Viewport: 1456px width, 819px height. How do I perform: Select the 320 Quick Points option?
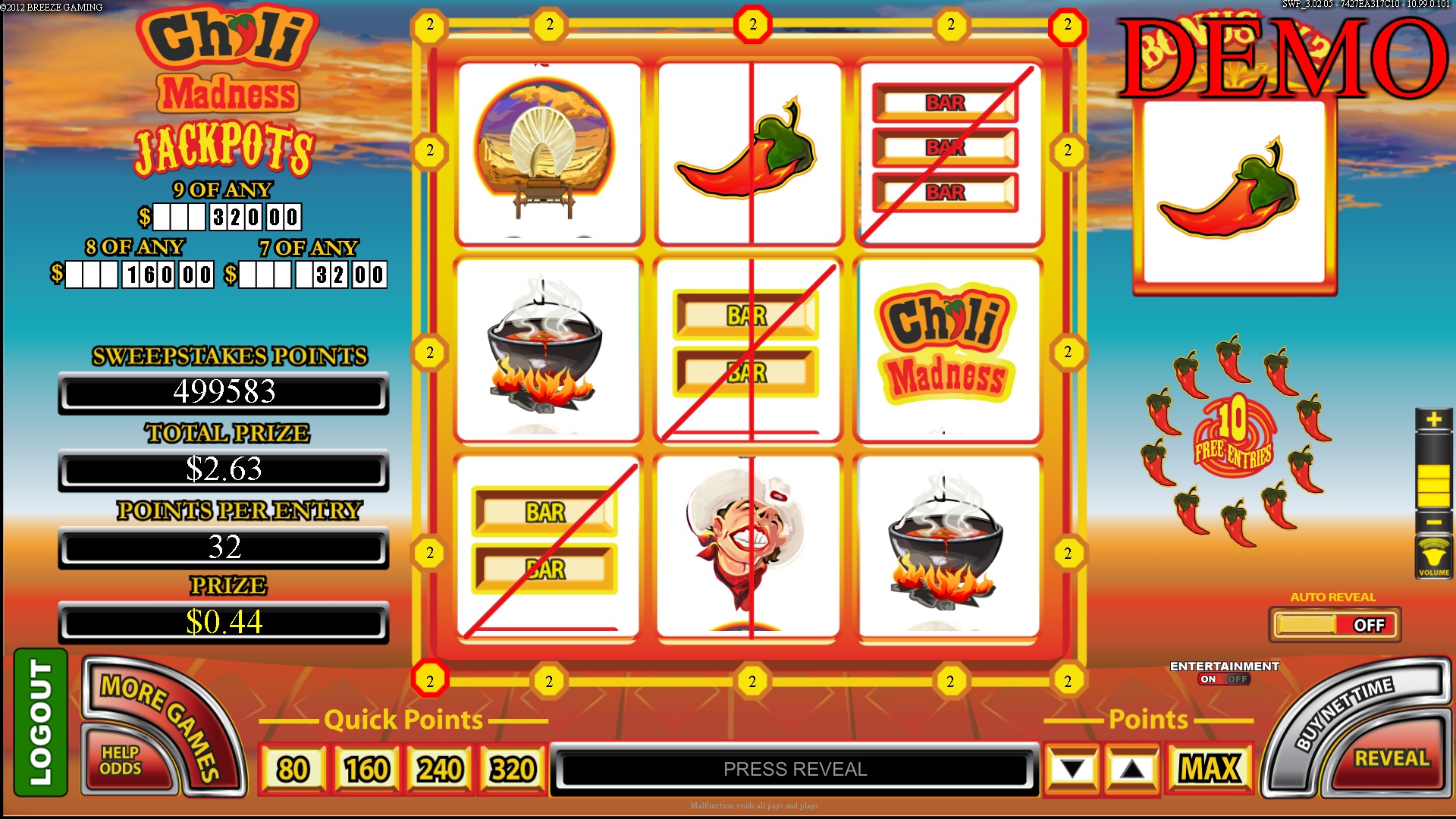tap(512, 768)
